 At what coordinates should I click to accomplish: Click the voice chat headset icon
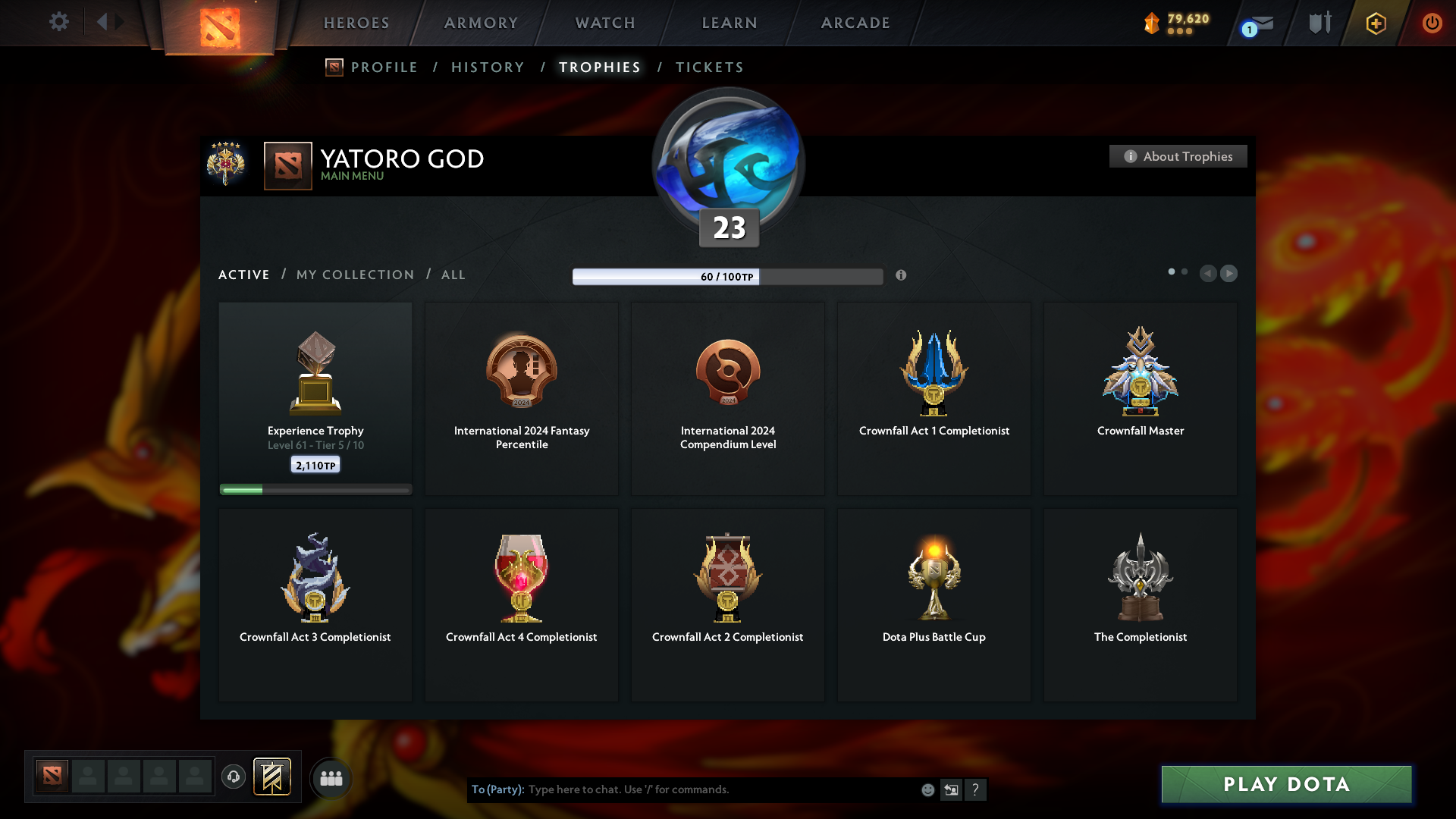[x=234, y=777]
